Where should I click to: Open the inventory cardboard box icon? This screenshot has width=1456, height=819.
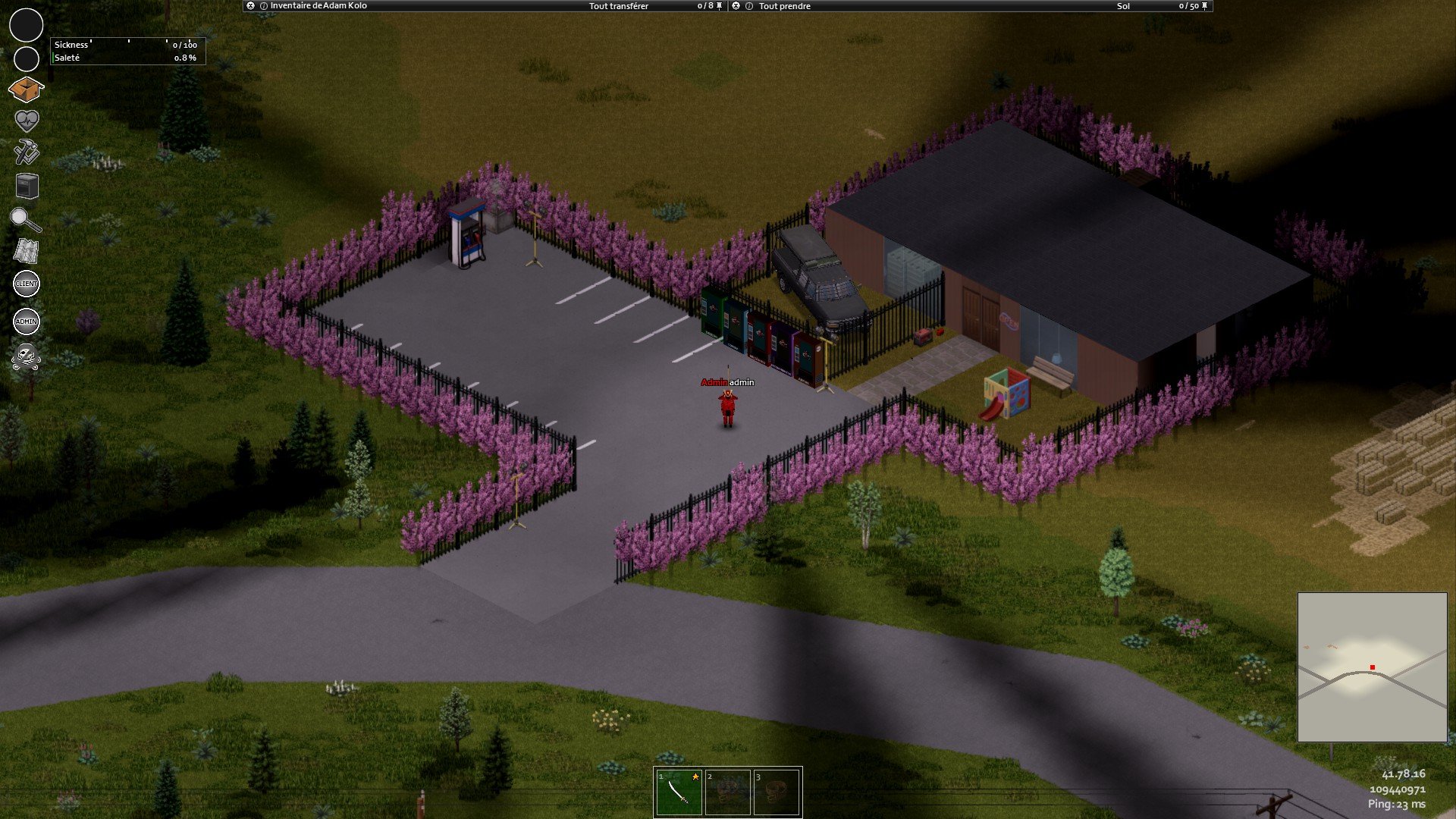[26, 89]
